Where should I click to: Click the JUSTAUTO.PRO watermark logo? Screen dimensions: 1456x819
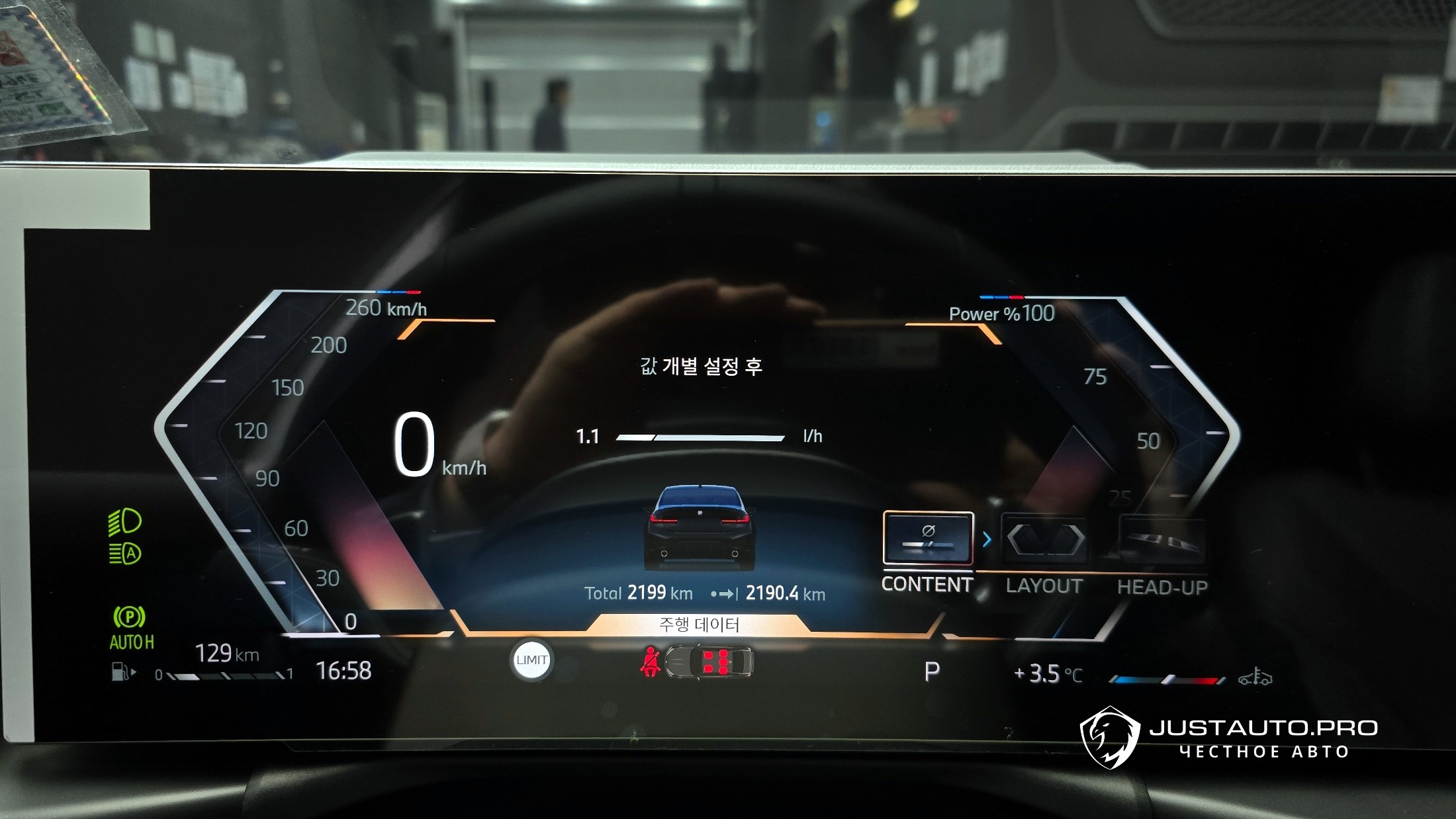[1110, 737]
